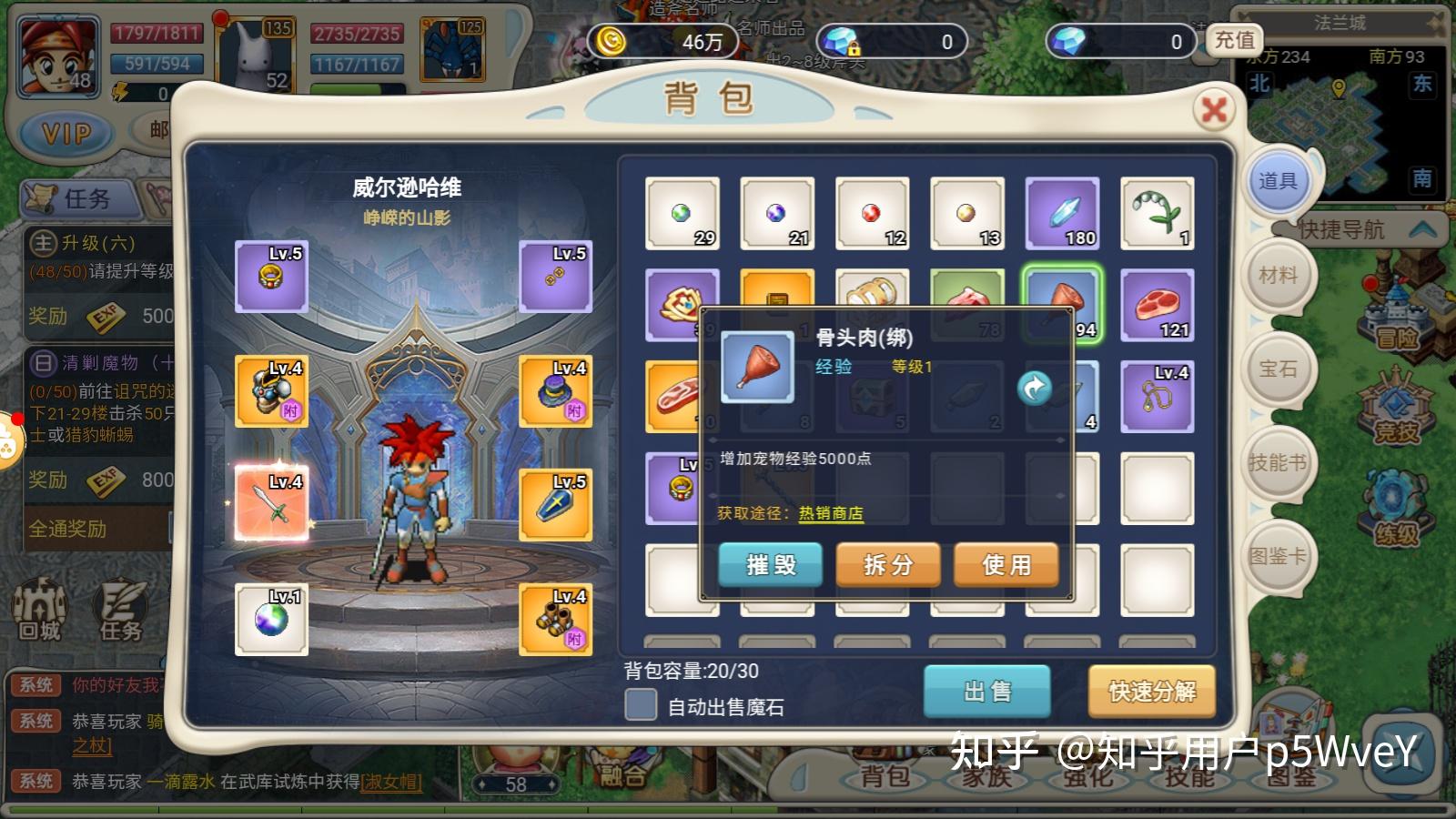Select the Lv.4 sword equipment slot

272,504
